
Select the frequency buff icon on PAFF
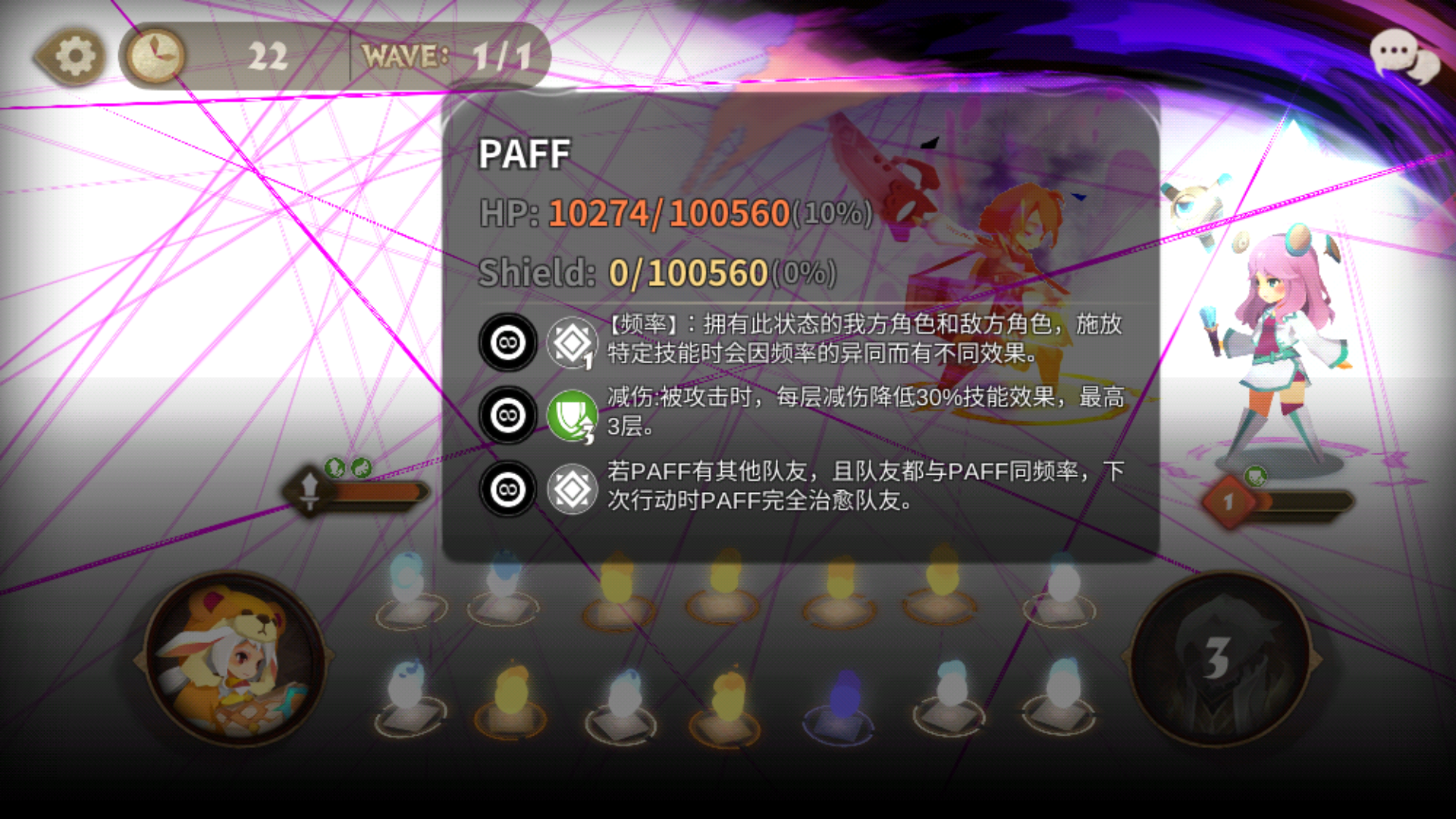(x=573, y=344)
